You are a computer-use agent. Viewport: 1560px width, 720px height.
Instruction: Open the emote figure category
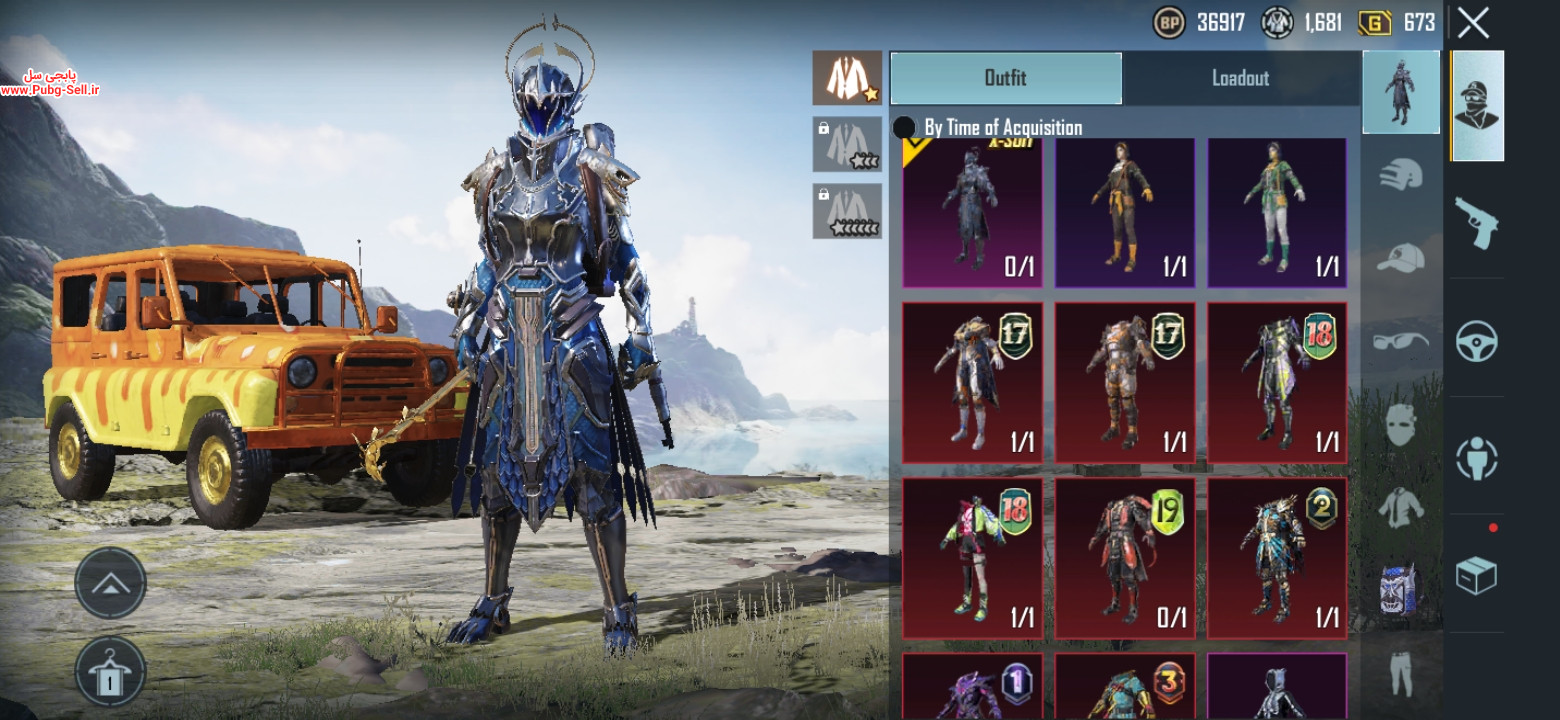[x=1476, y=457]
